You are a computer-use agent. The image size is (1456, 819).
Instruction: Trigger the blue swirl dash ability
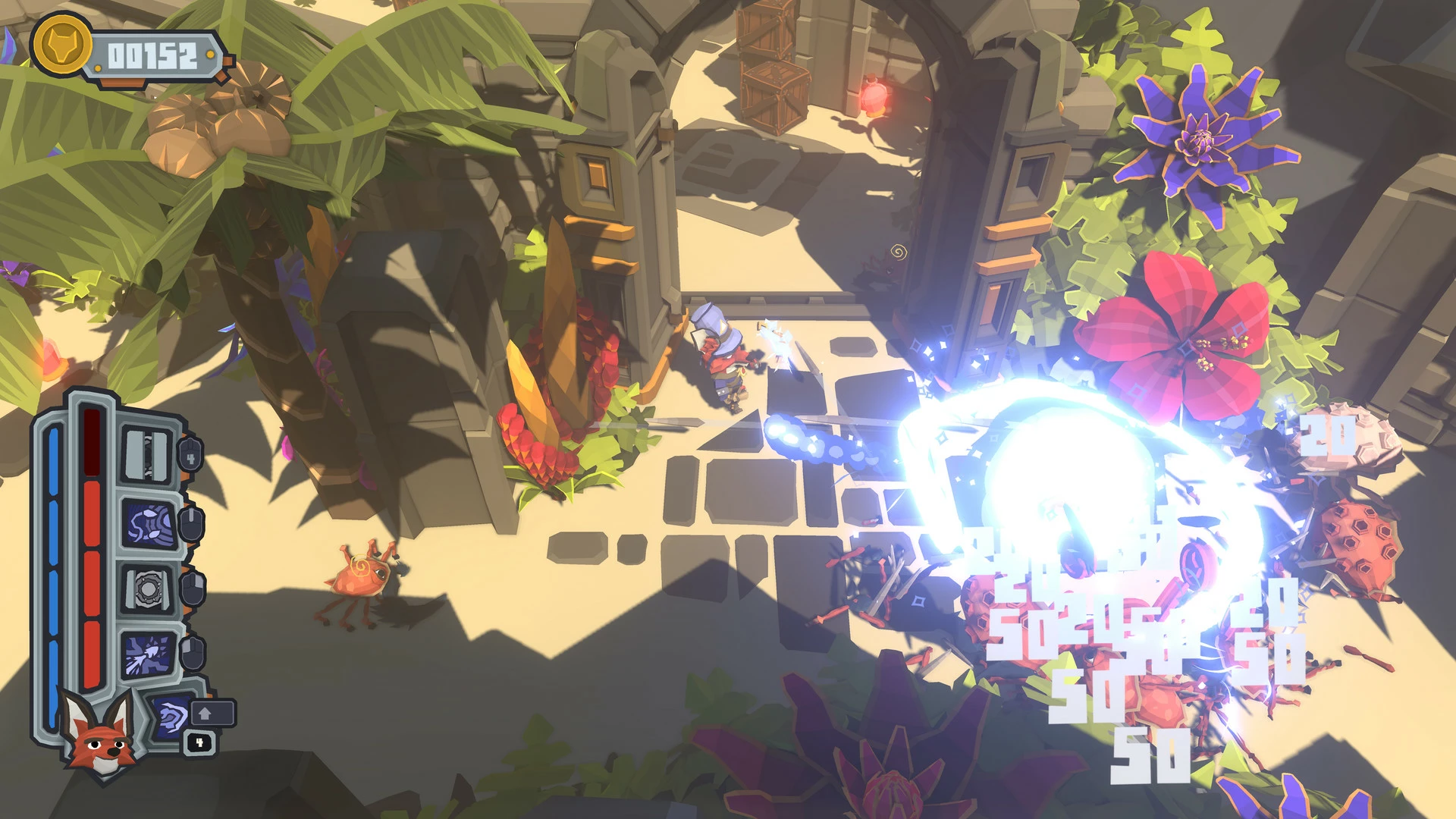pos(171,715)
